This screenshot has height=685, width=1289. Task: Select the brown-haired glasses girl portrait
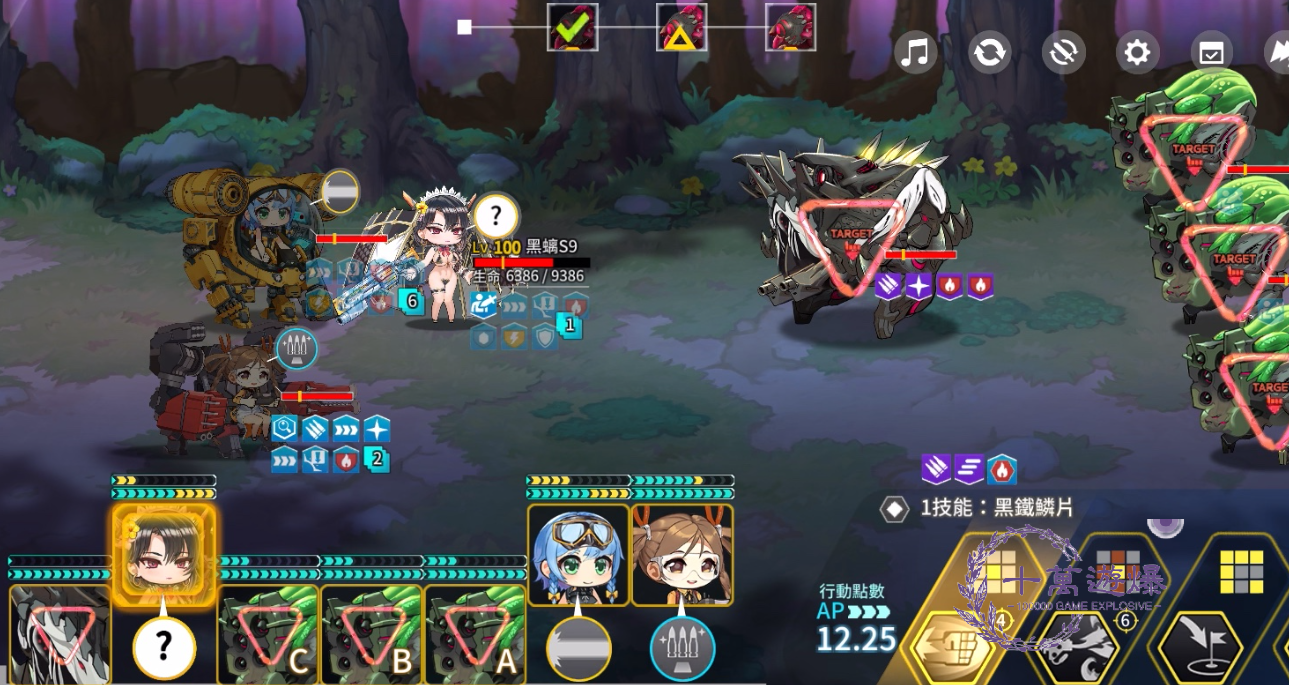point(683,555)
